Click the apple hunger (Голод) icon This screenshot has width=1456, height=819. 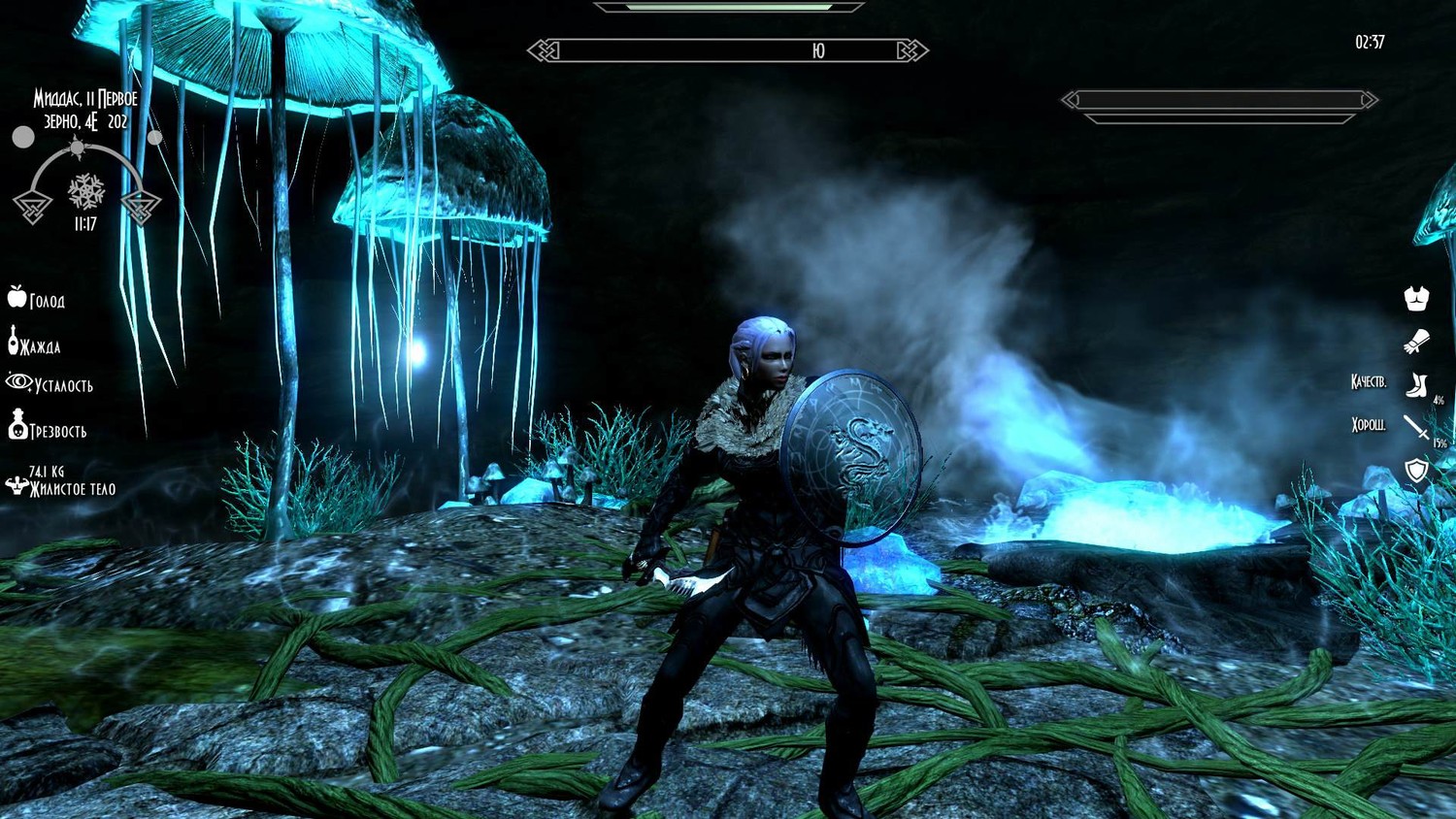click(17, 297)
